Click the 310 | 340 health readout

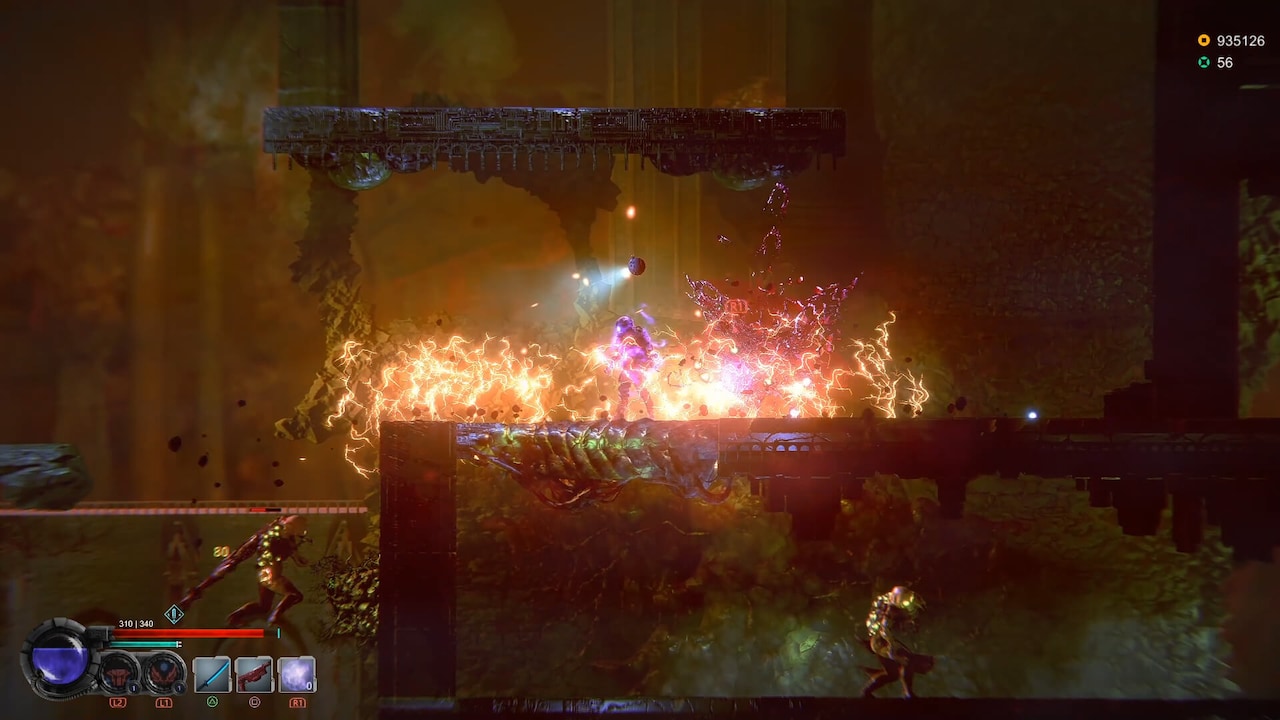pos(136,622)
